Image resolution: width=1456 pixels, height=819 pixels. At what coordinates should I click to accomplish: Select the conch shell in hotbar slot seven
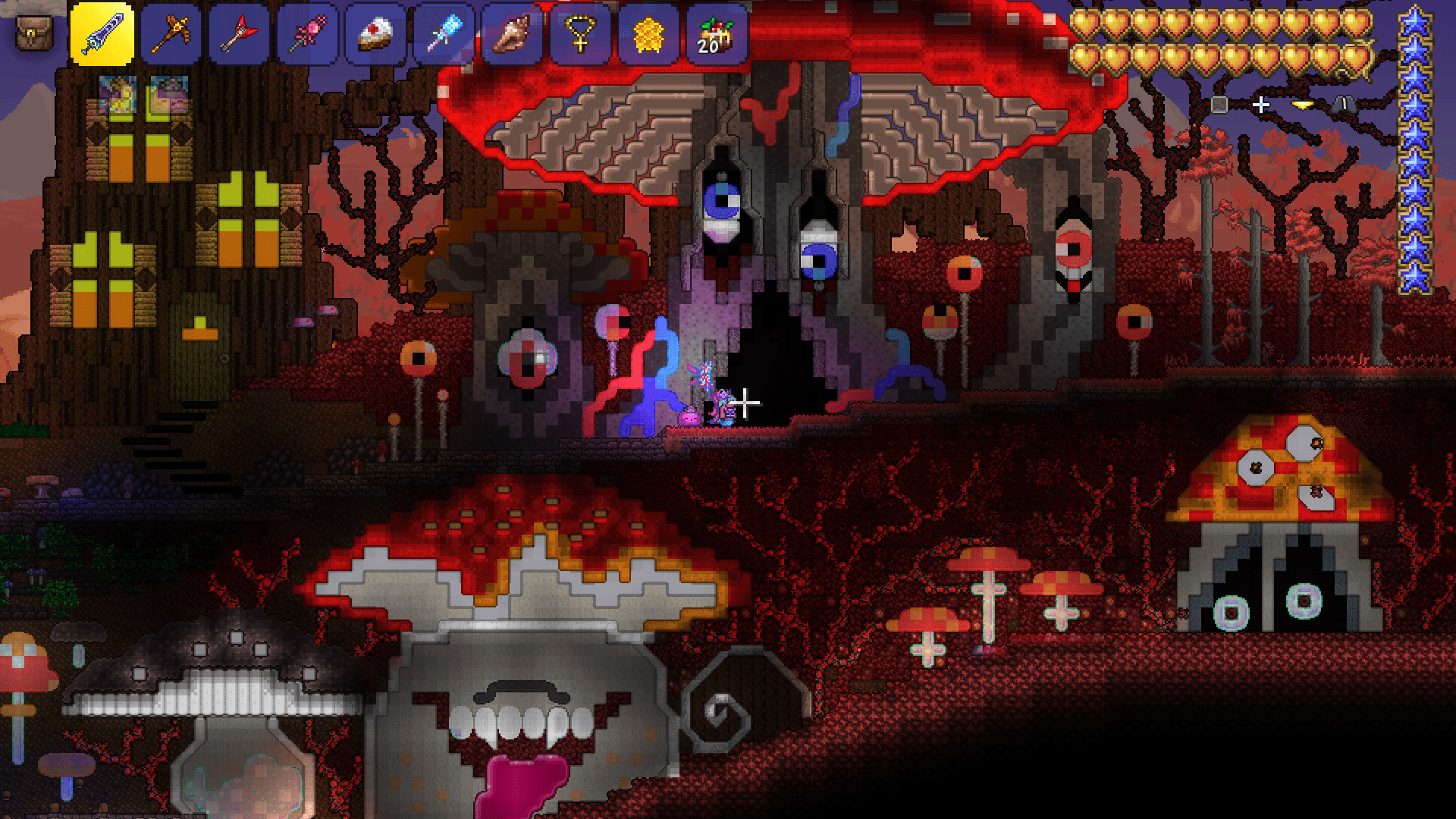pyautogui.click(x=513, y=34)
